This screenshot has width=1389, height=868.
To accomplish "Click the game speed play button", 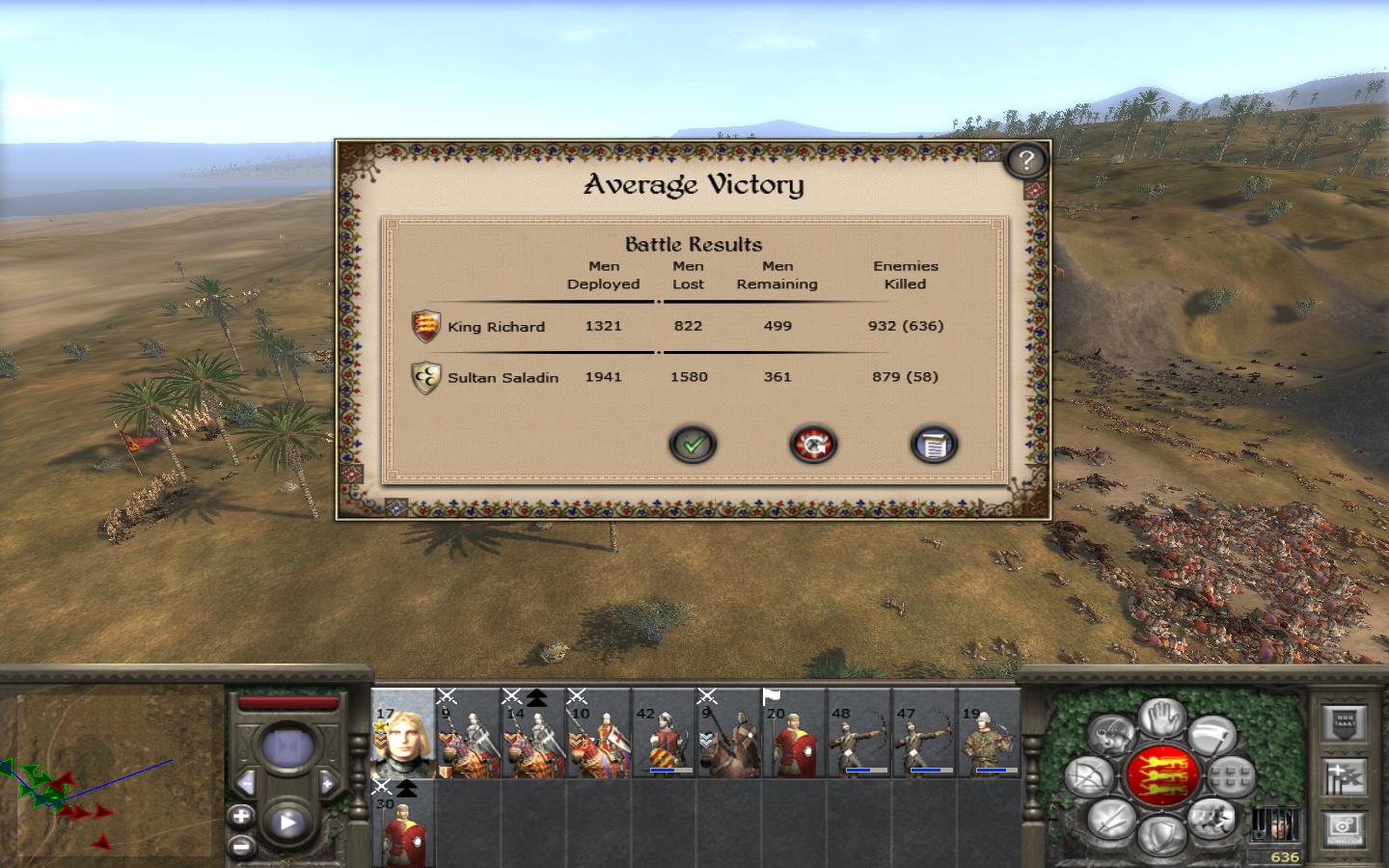I will click(x=287, y=824).
